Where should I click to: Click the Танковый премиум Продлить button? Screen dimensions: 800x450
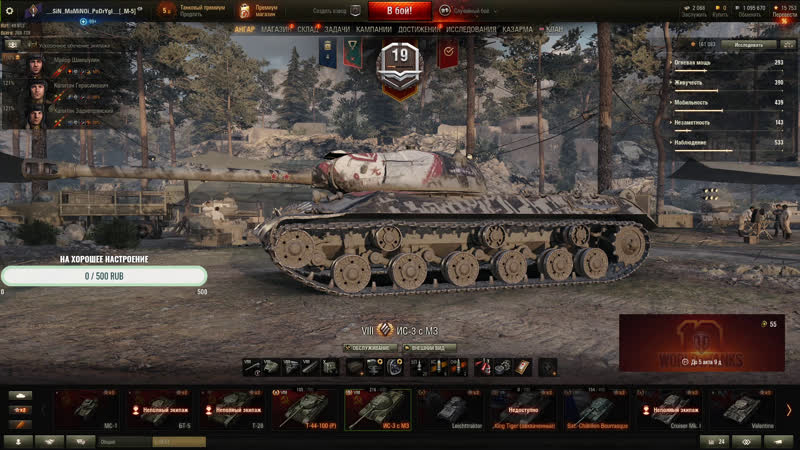click(195, 11)
